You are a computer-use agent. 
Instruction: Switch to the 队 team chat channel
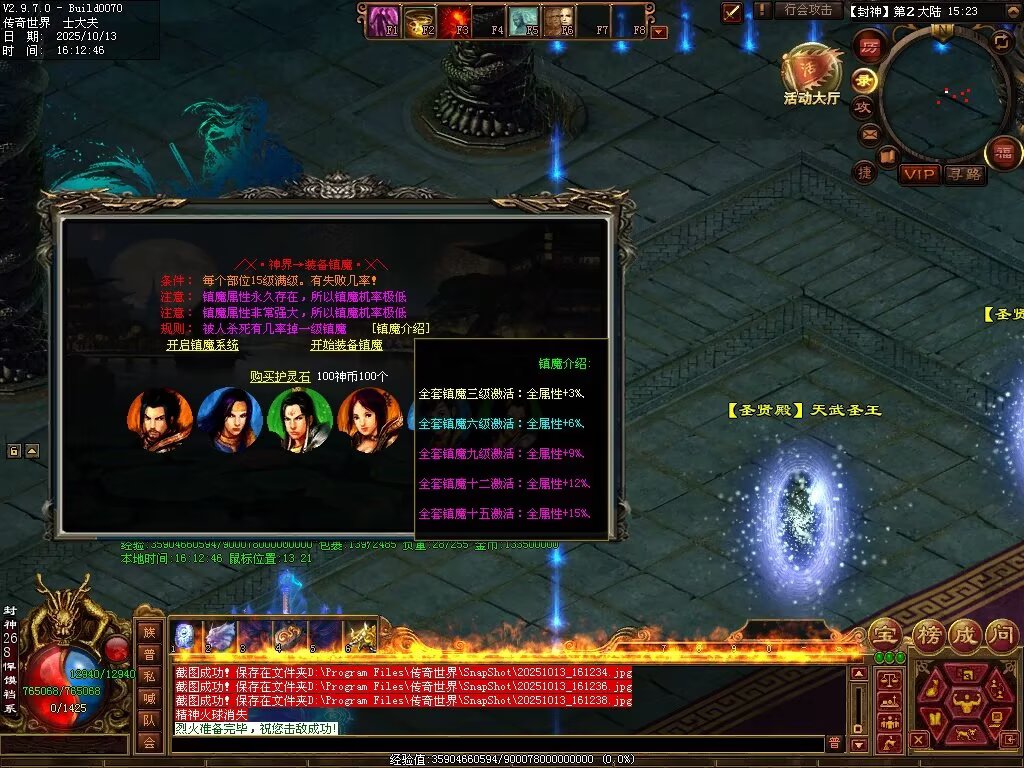point(148,720)
